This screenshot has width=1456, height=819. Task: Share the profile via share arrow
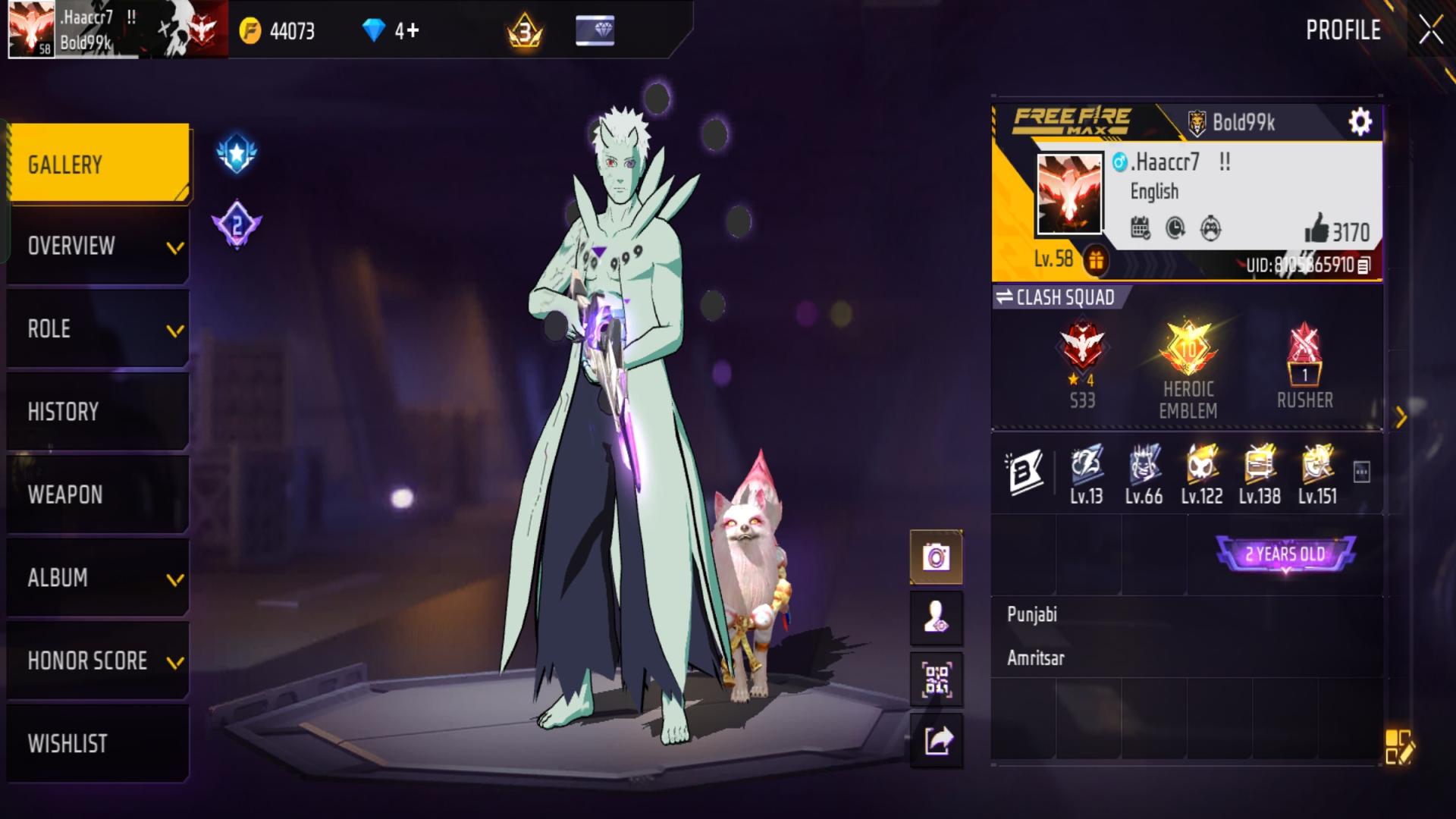(937, 740)
